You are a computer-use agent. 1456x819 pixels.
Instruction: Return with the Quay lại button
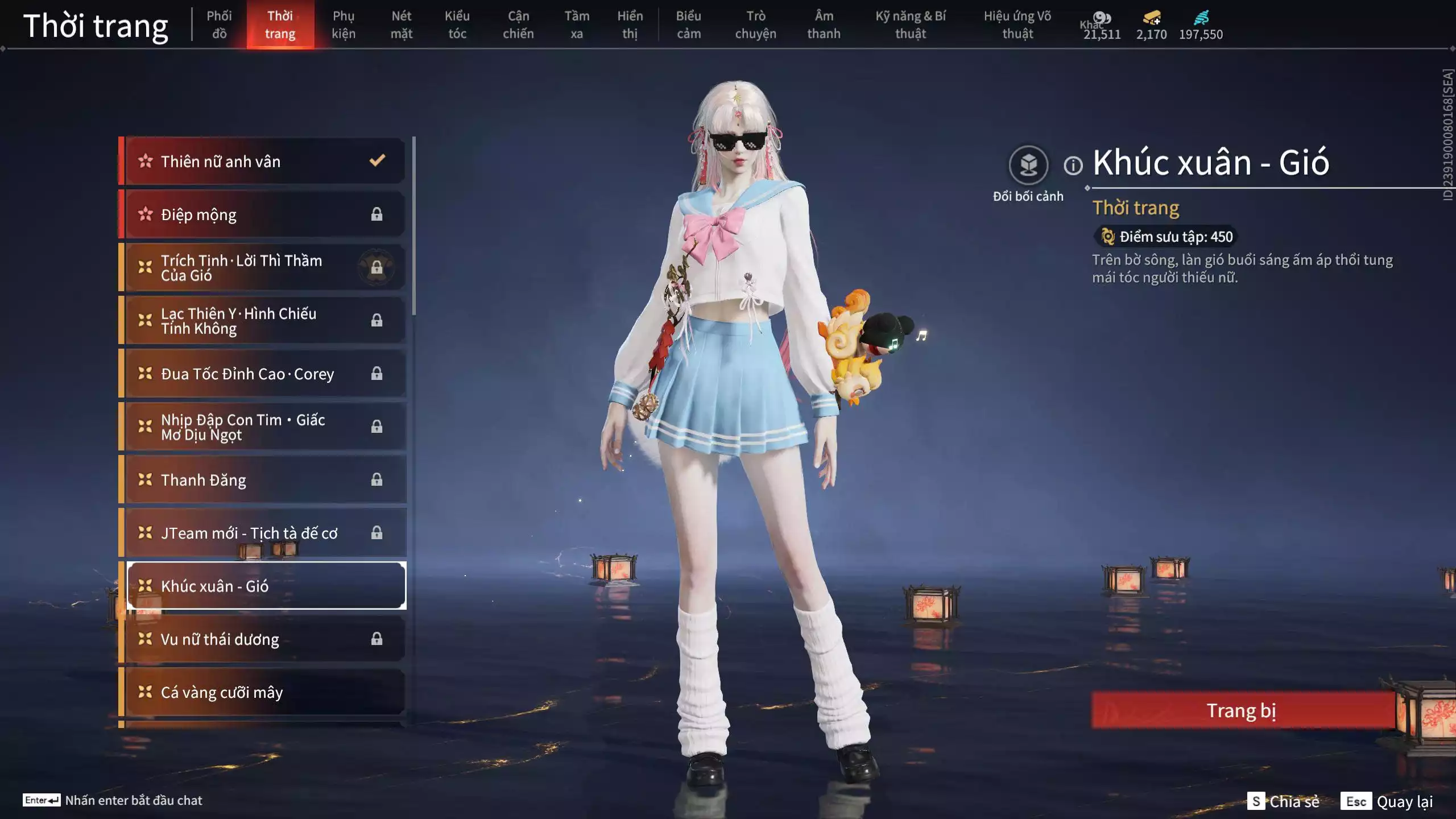coord(1387,801)
